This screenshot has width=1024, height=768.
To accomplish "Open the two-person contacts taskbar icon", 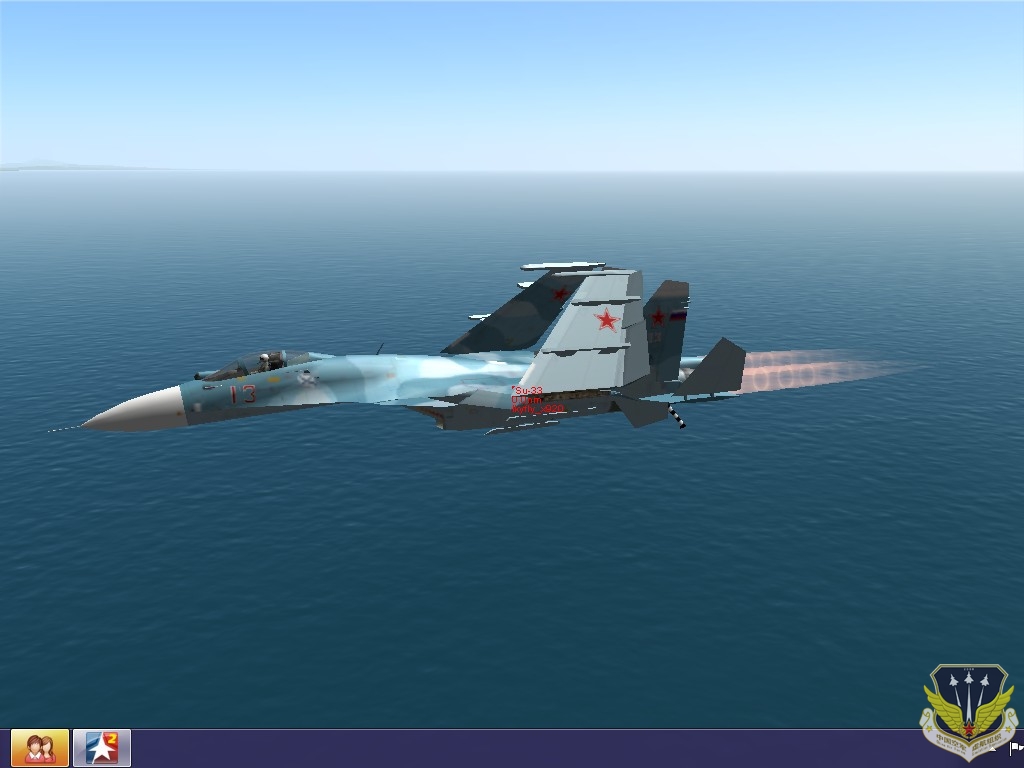I will pyautogui.click(x=40, y=748).
